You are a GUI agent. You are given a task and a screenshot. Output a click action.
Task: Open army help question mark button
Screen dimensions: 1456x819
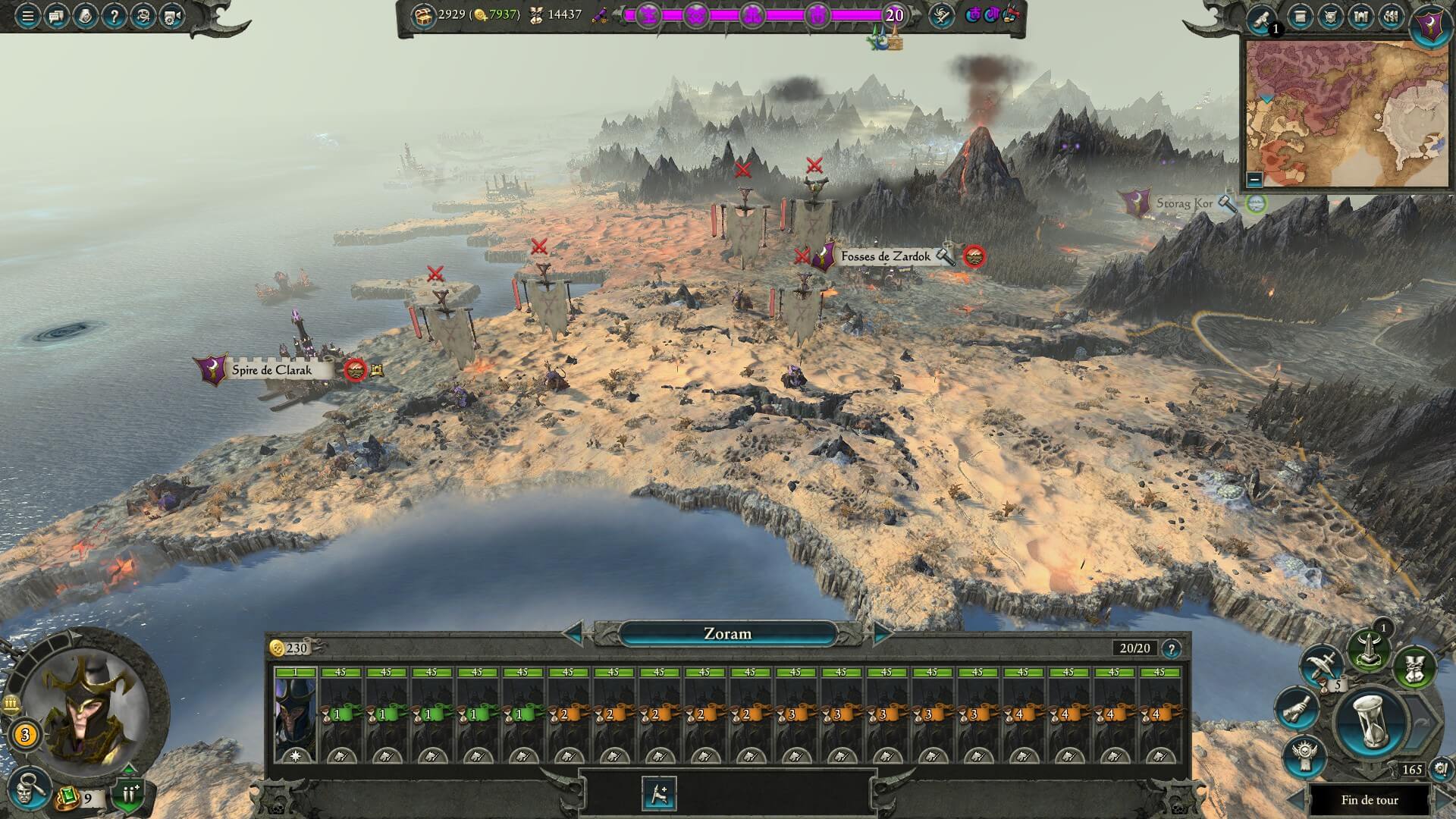pyautogui.click(x=1171, y=648)
